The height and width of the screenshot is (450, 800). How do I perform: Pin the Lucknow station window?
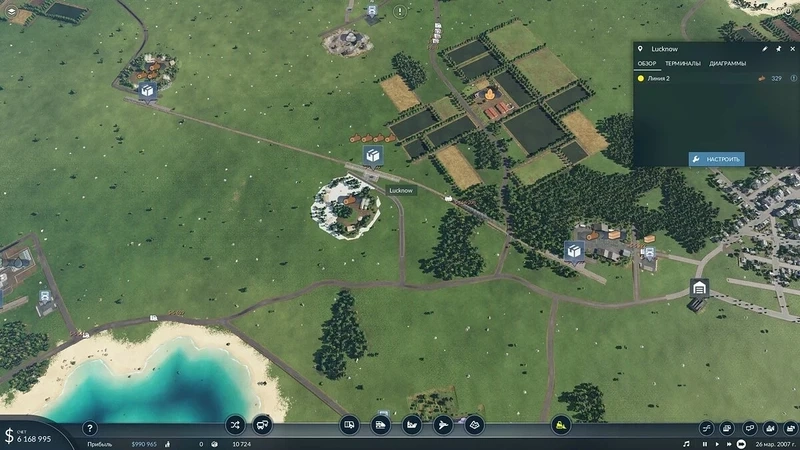[x=778, y=47]
